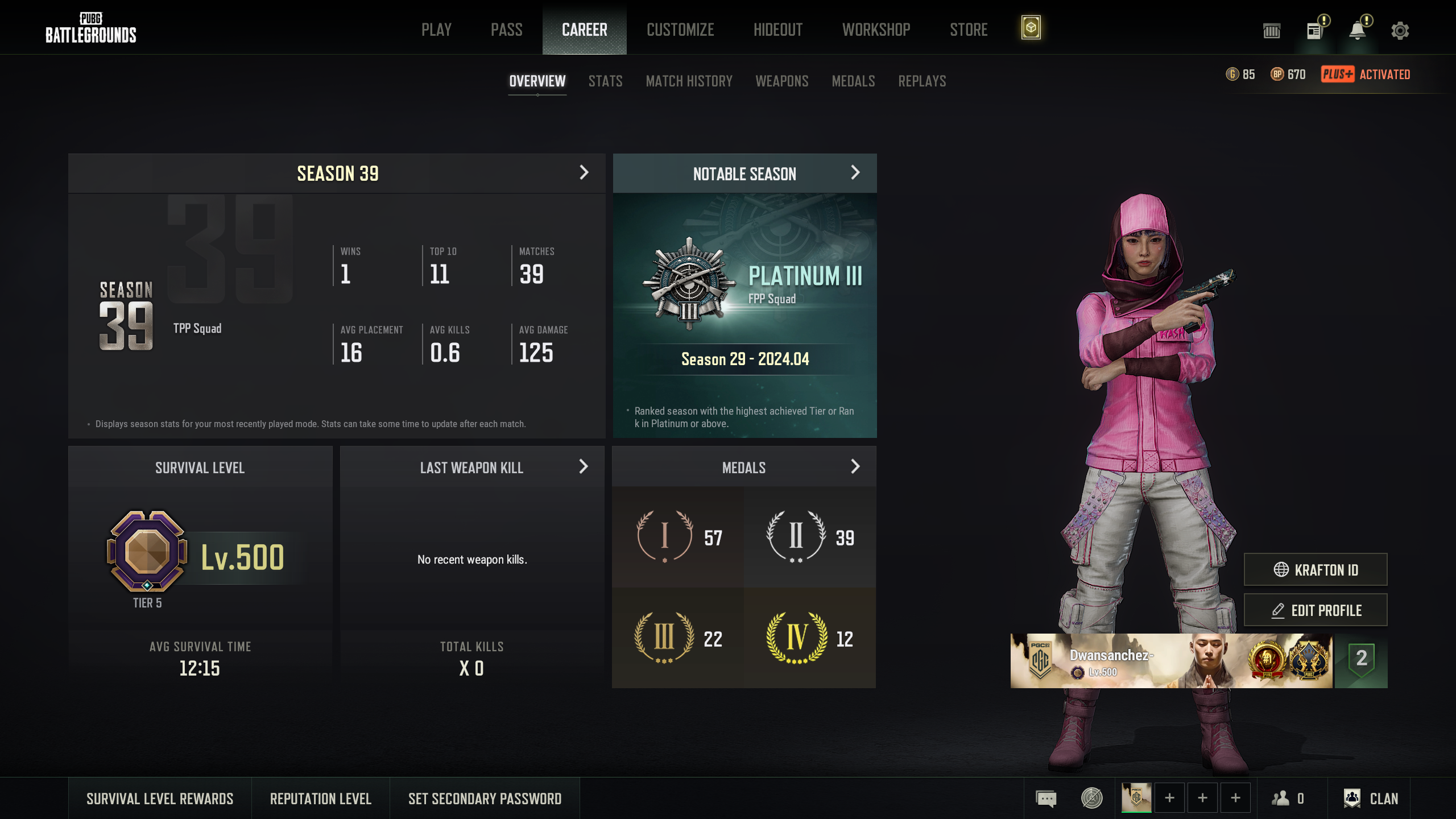Show the MATCH HISTORY tab
1456x819 pixels.
pos(689,81)
